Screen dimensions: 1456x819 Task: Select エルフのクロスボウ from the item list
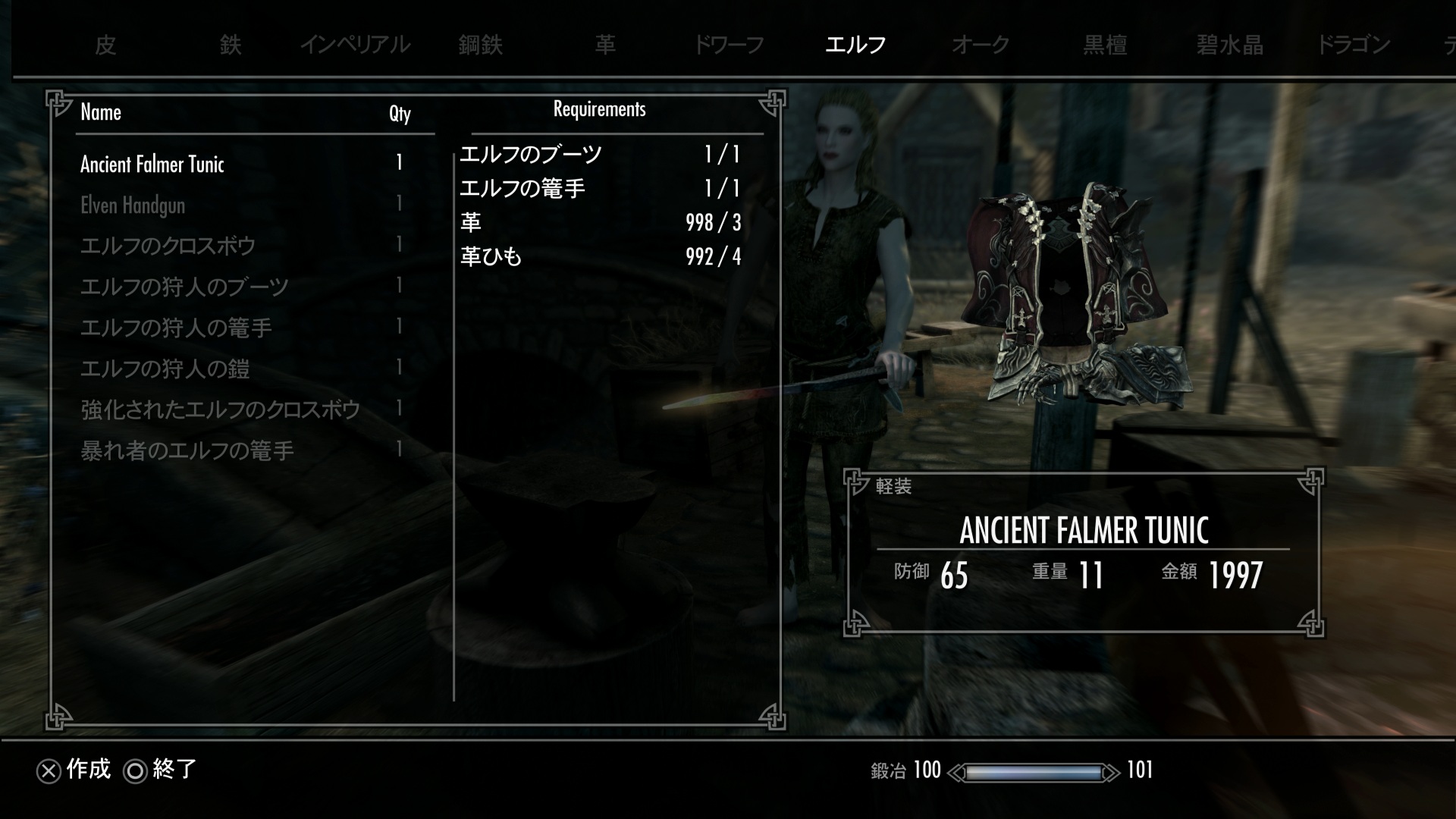click(x=168, y=246)
